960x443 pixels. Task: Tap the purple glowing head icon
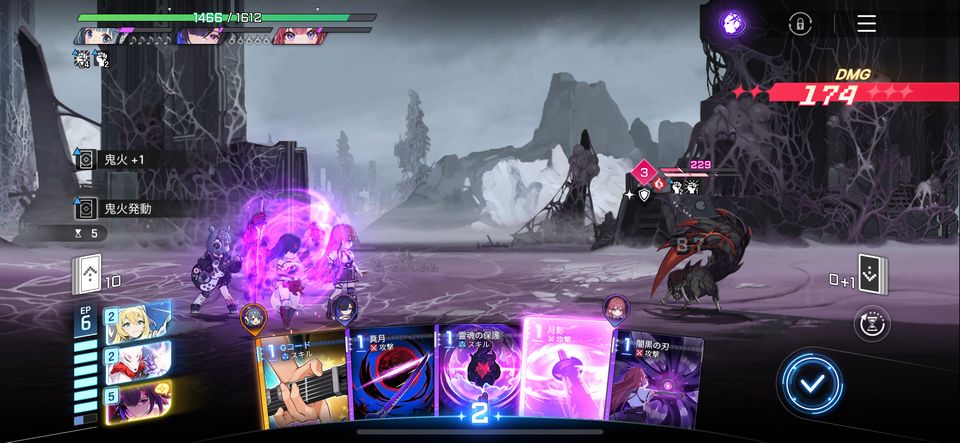[734, 24]
